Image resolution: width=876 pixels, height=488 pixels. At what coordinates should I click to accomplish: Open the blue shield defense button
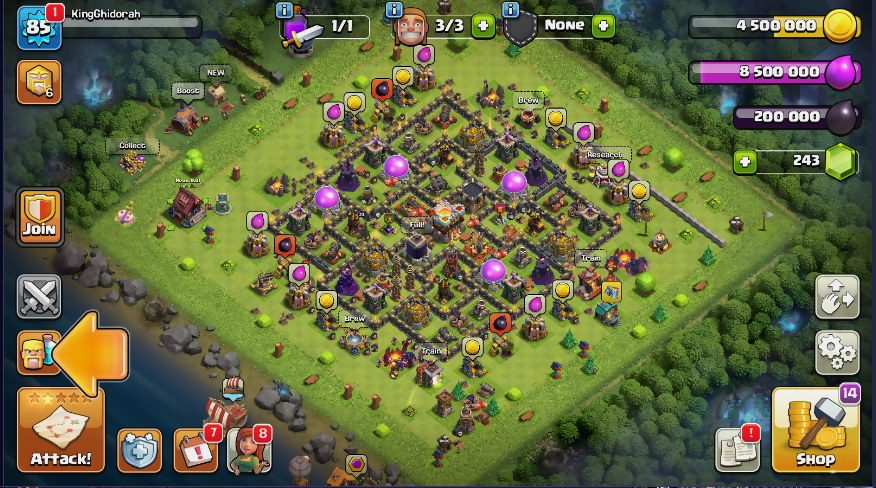pyautogui.click(x=139, y=451)
